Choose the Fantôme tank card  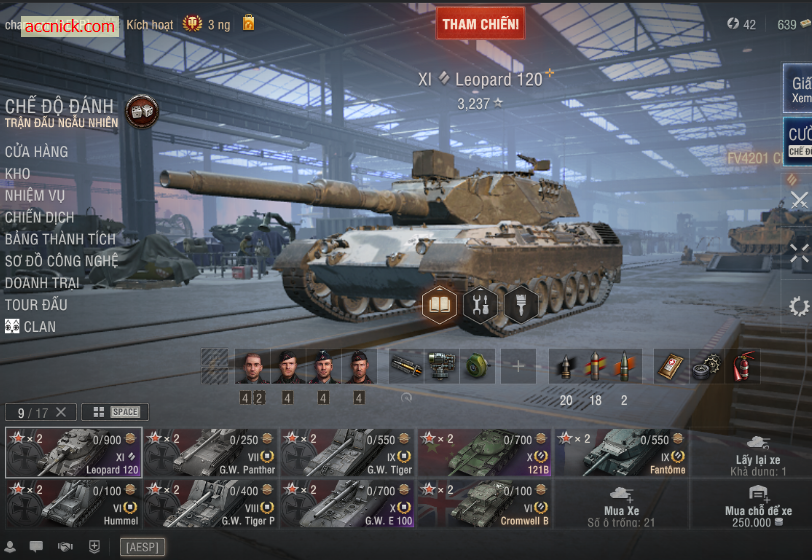(621, 452)
